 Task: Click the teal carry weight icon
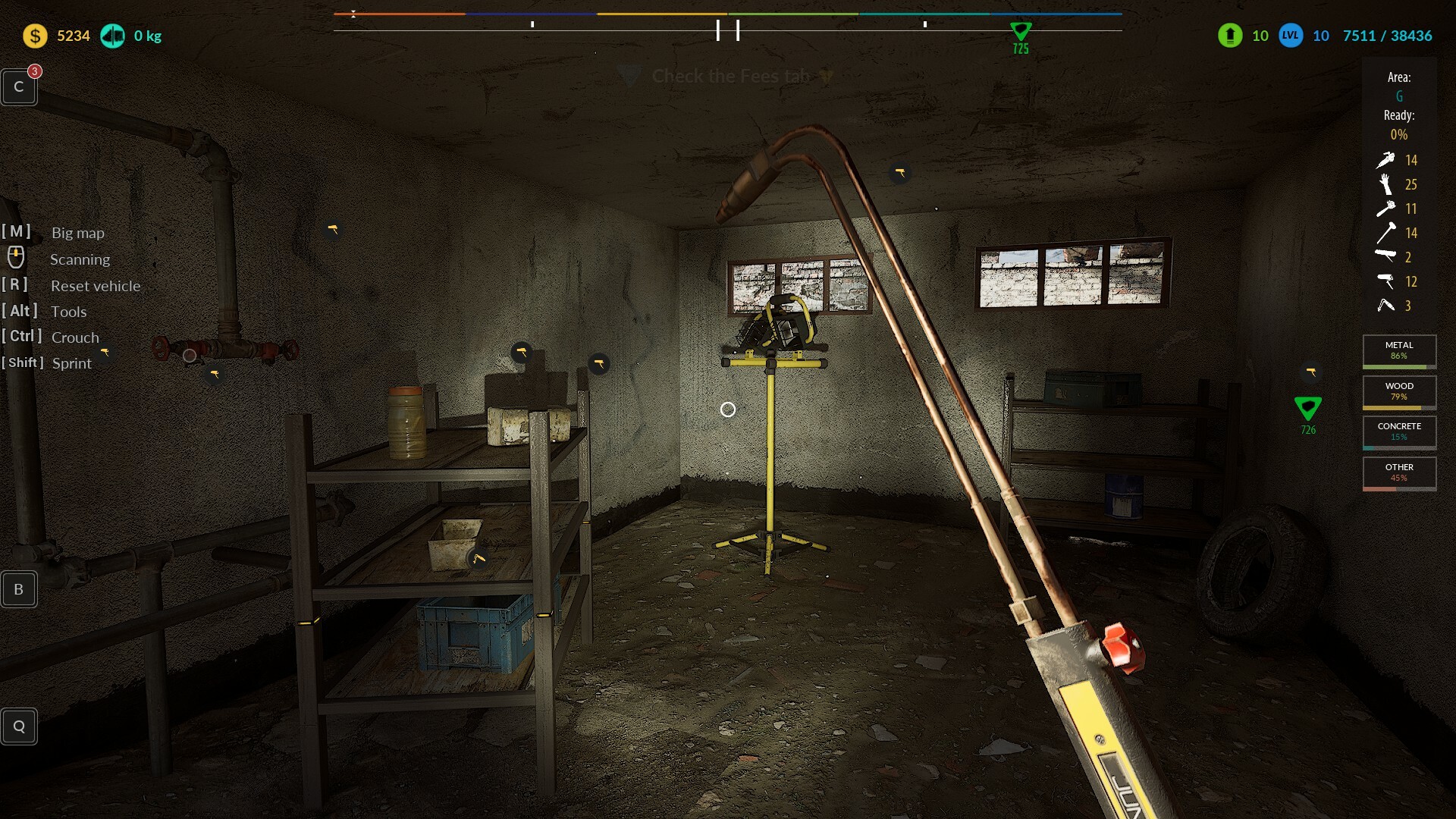click(x=113, y=36)
